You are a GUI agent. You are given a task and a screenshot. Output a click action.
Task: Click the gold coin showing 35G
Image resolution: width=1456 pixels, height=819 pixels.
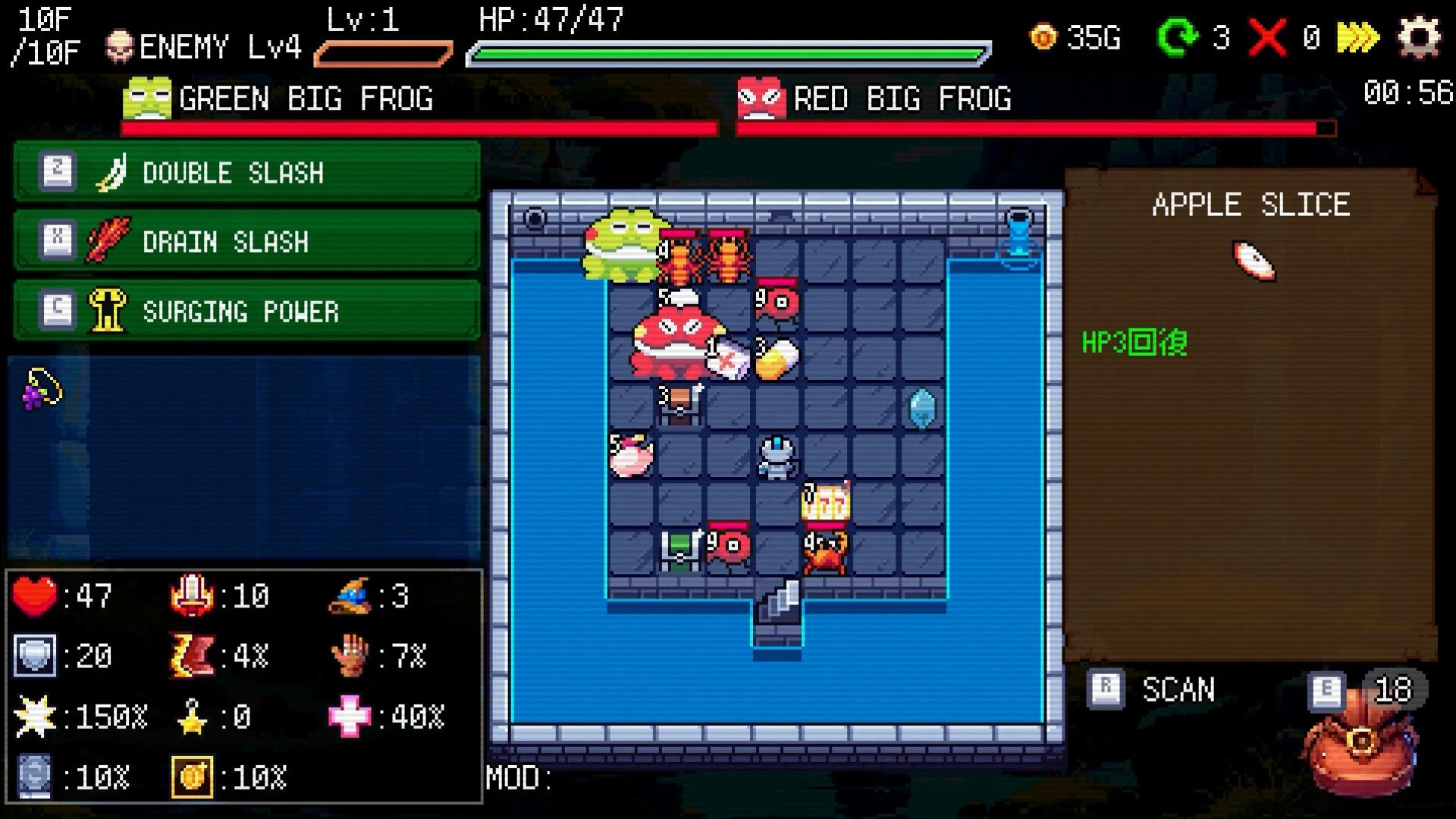1045,38
